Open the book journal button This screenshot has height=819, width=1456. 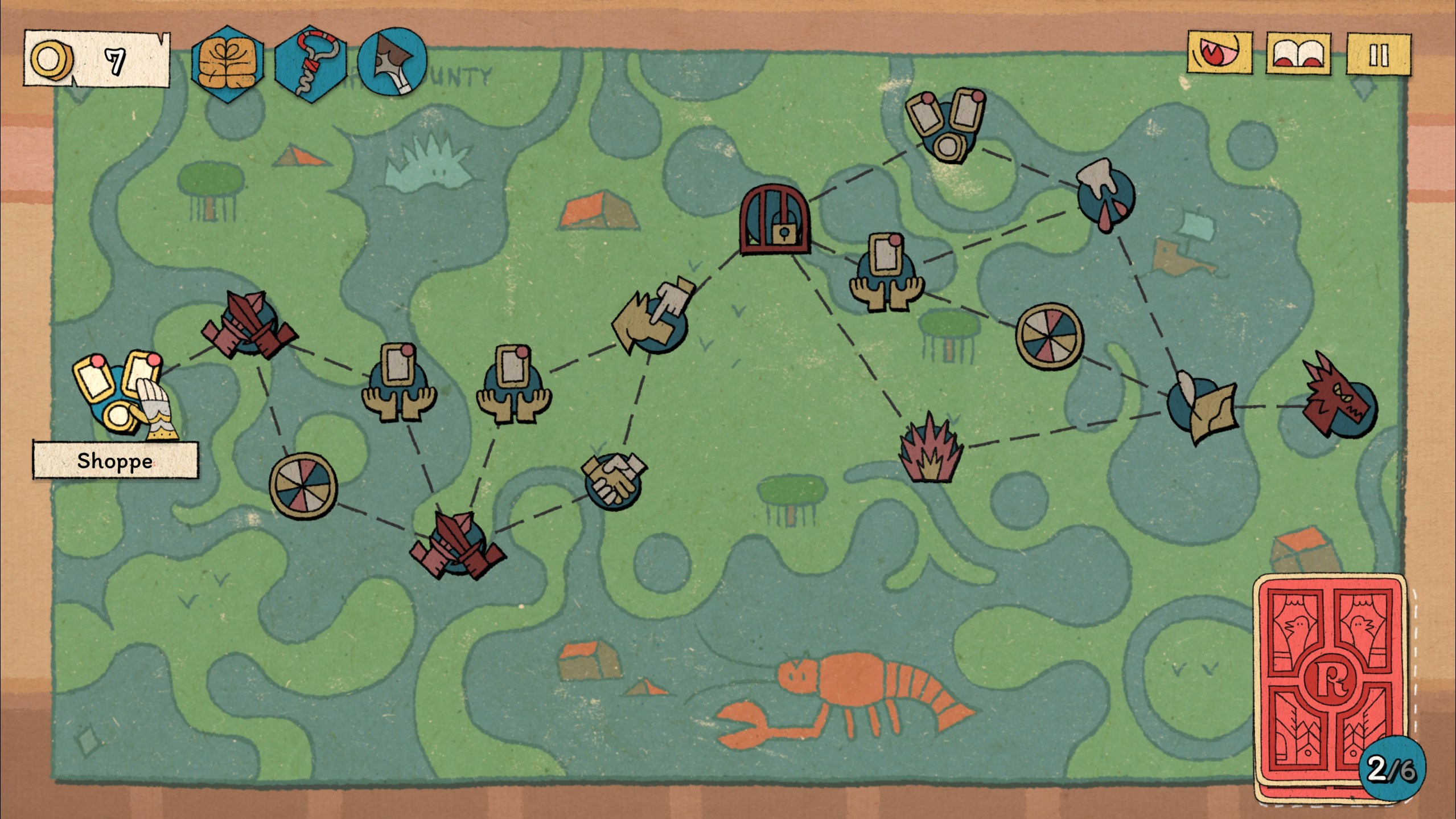[x=1298, y=55]
